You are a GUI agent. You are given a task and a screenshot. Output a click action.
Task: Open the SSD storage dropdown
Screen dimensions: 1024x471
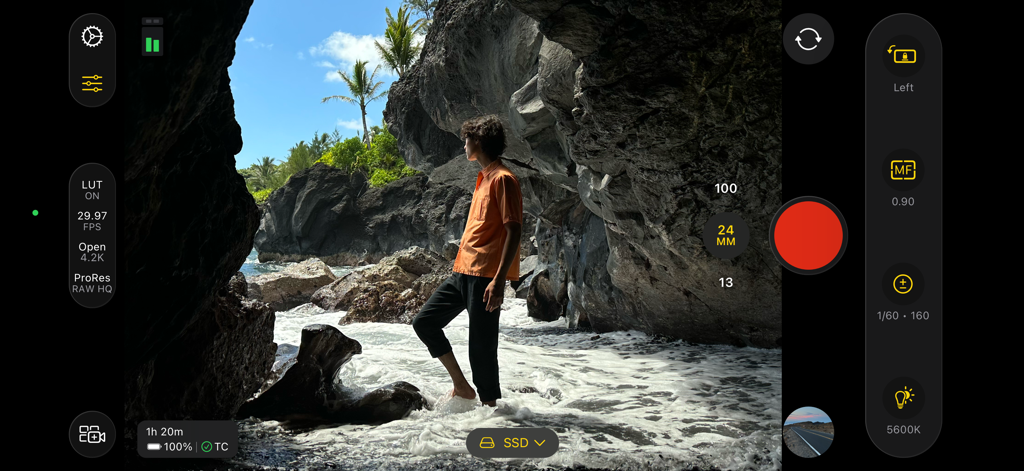512,443
